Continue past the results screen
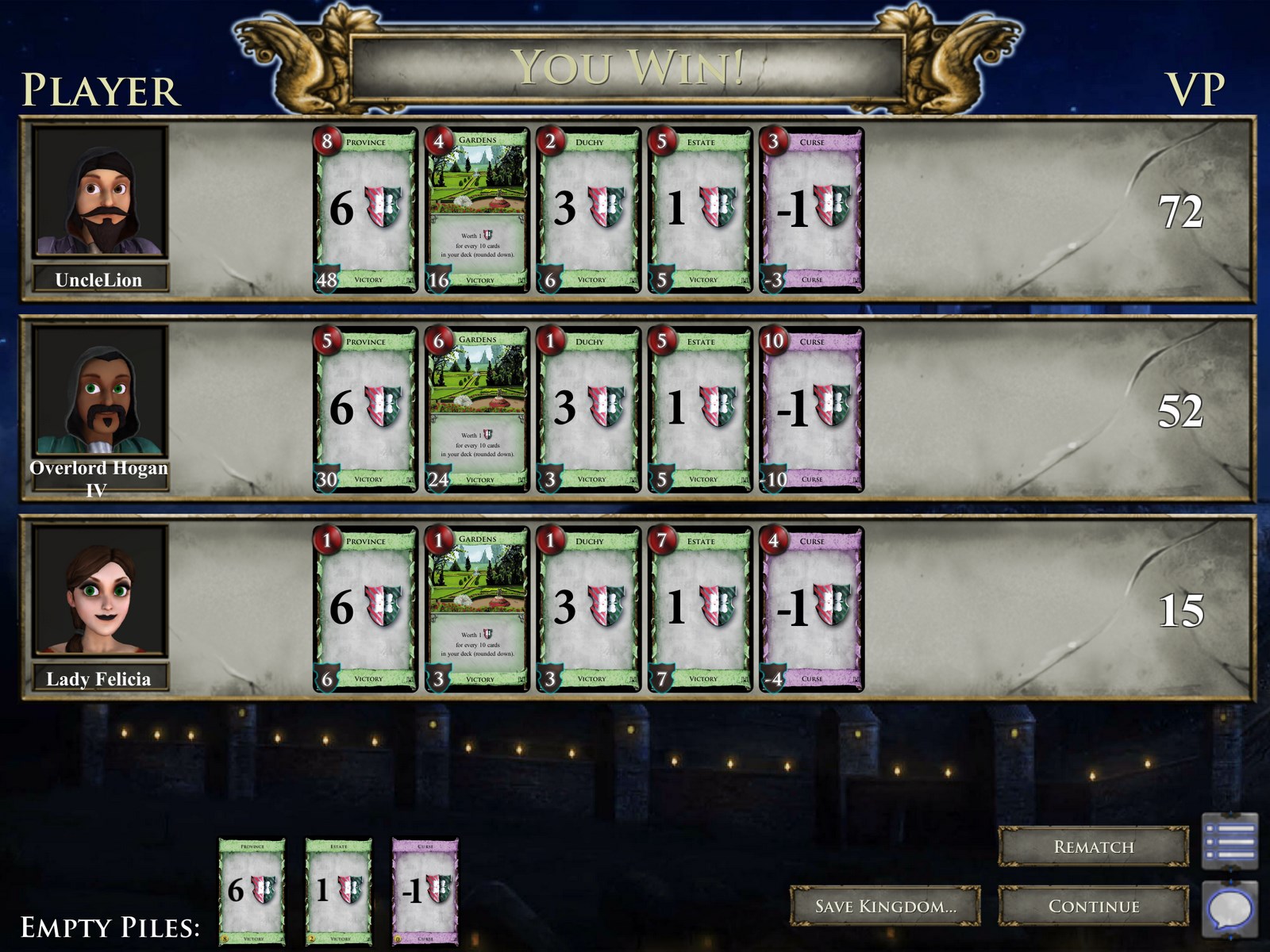This screenshot has width=1270, height=952. [1093, 906]
